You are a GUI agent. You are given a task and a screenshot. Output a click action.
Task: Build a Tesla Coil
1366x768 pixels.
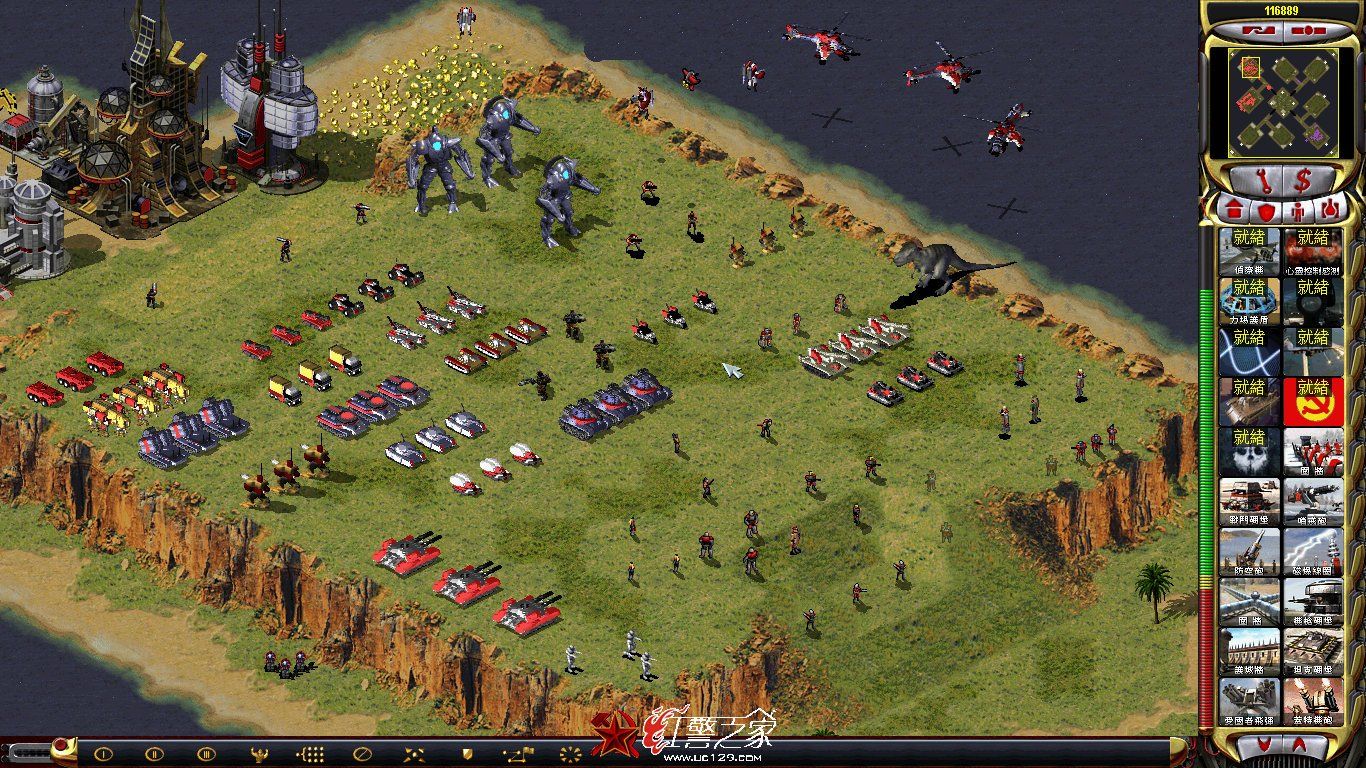pyautogui.click(x=1313, y=552)
